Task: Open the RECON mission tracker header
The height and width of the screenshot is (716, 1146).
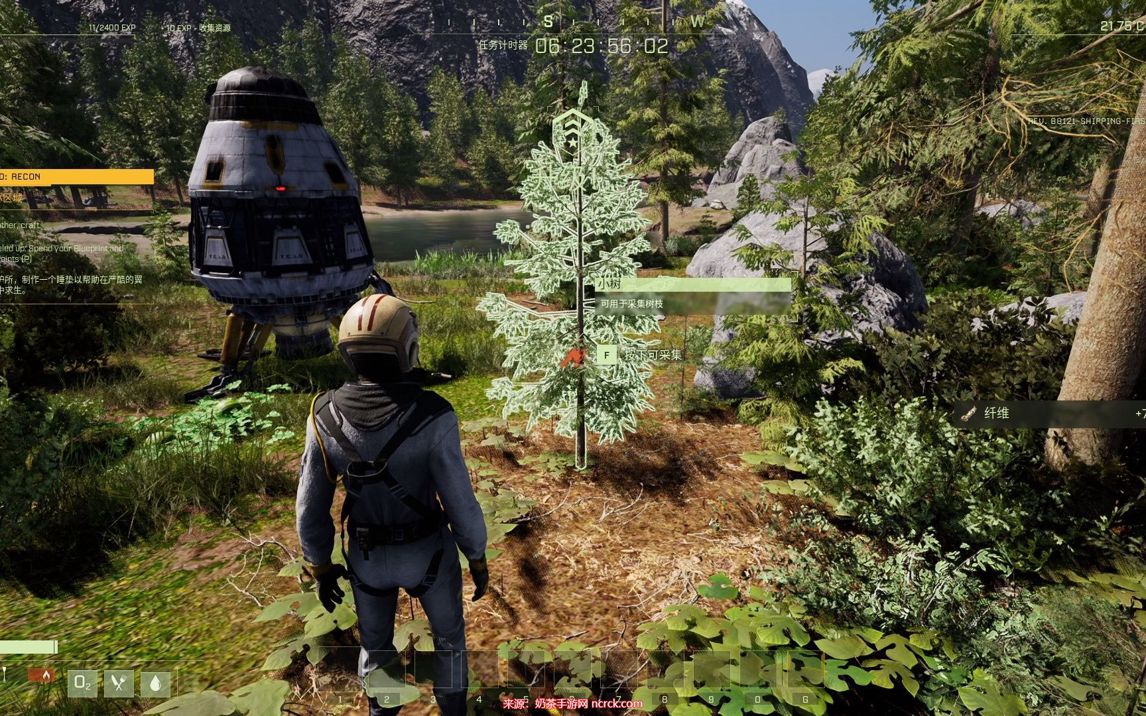Action: click(76, 177)
